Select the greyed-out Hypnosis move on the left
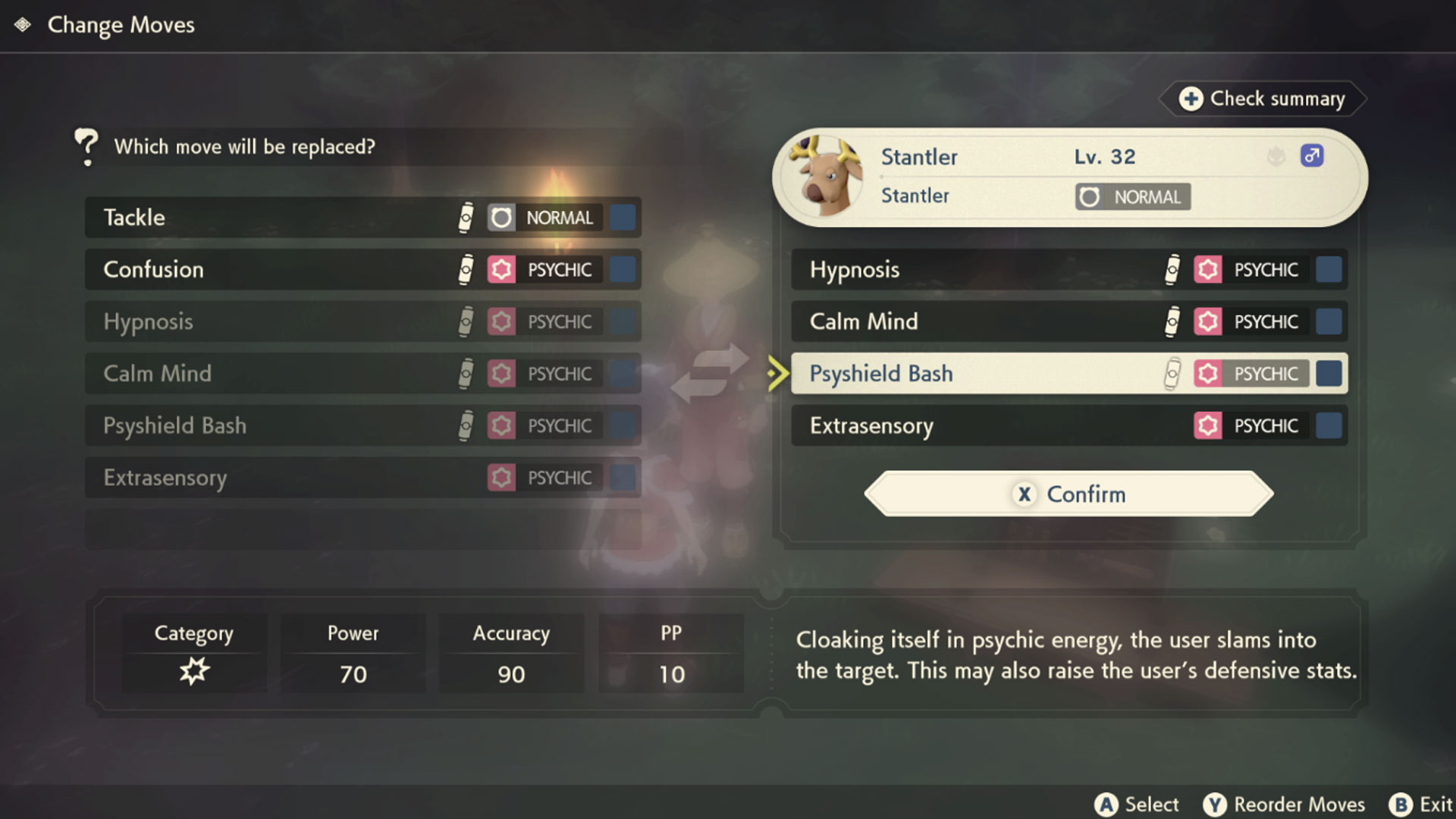 click(x=362, y=322)
